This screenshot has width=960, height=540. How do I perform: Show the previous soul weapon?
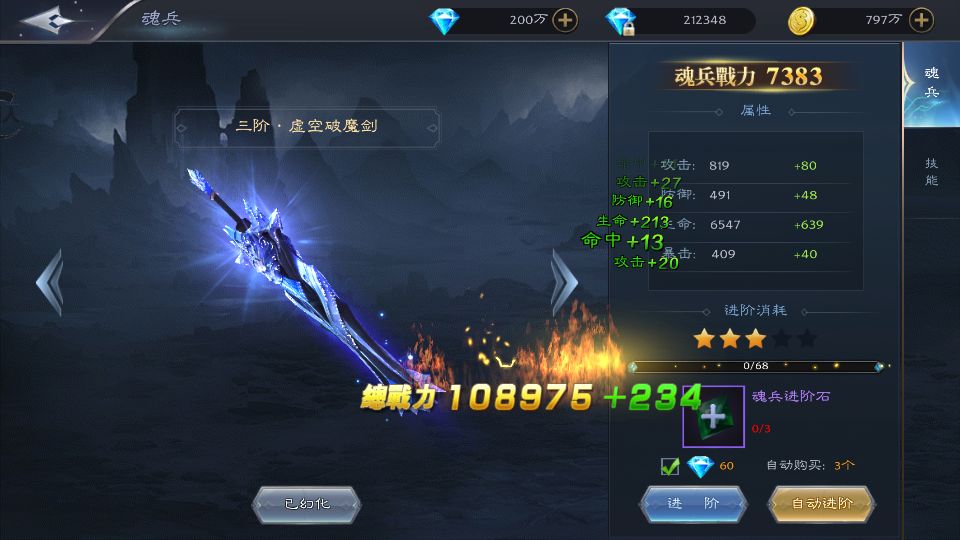49,283
